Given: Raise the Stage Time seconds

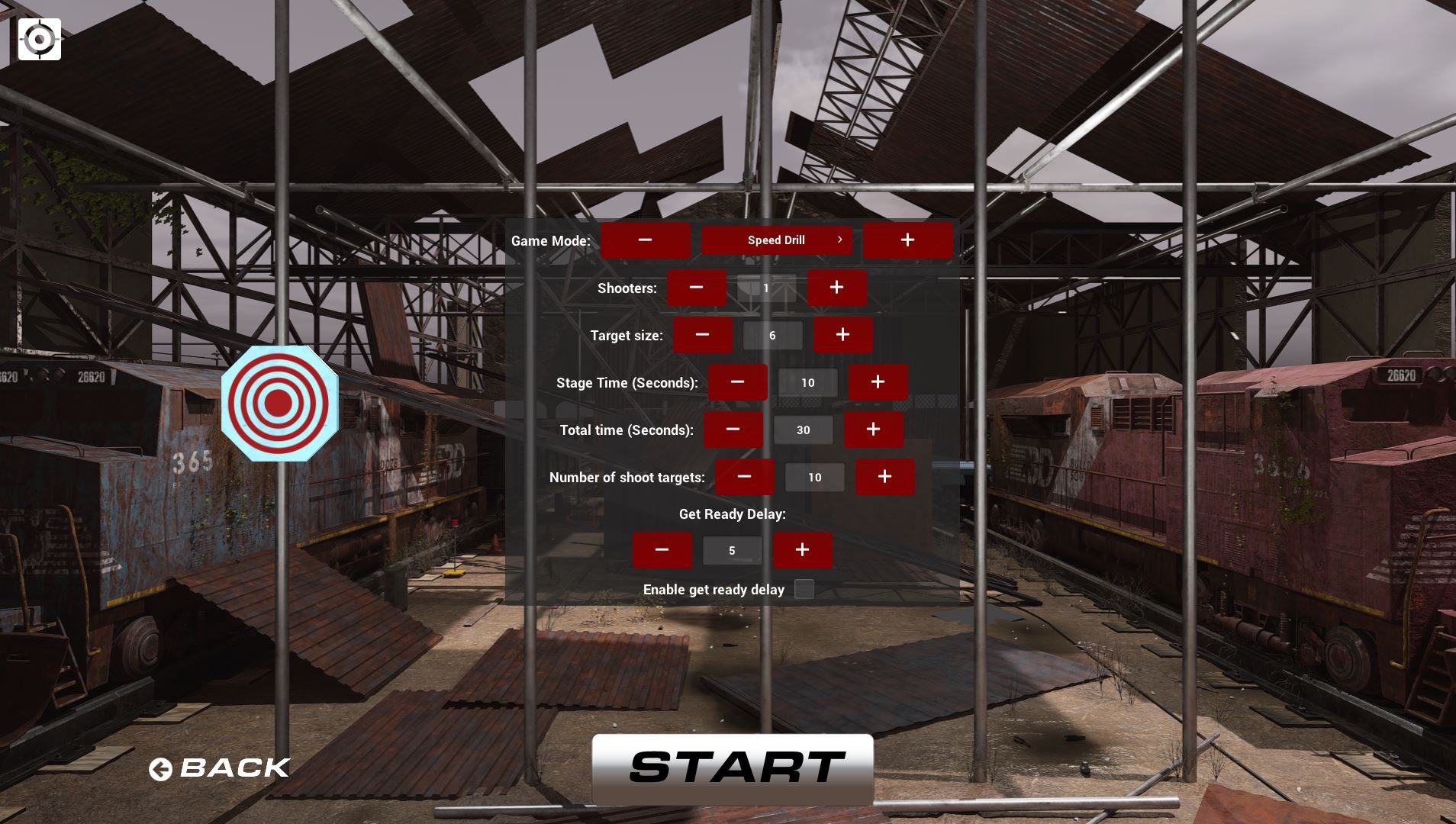Looking at the screenshot, I should click(x=878, y=382).
